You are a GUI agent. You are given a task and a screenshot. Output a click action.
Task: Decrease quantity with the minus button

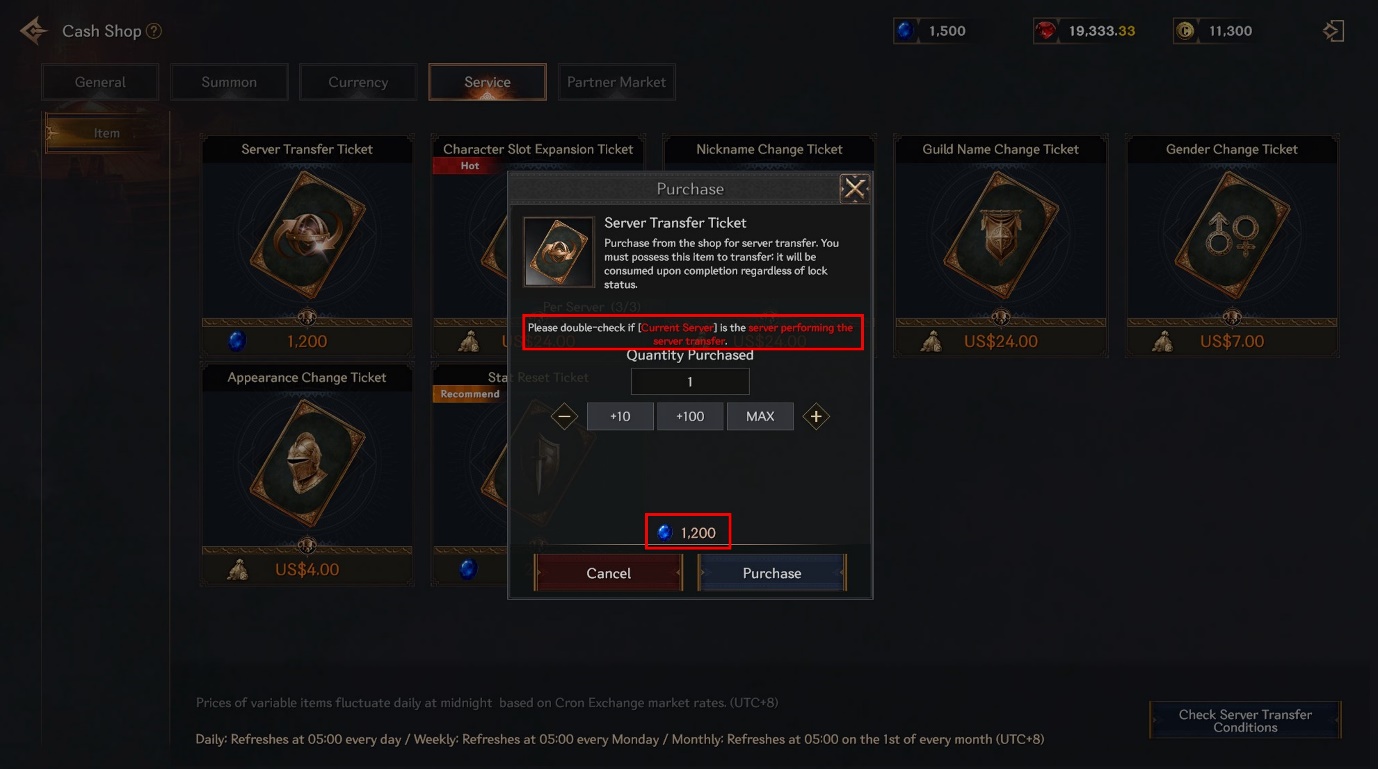pos(565,416)
